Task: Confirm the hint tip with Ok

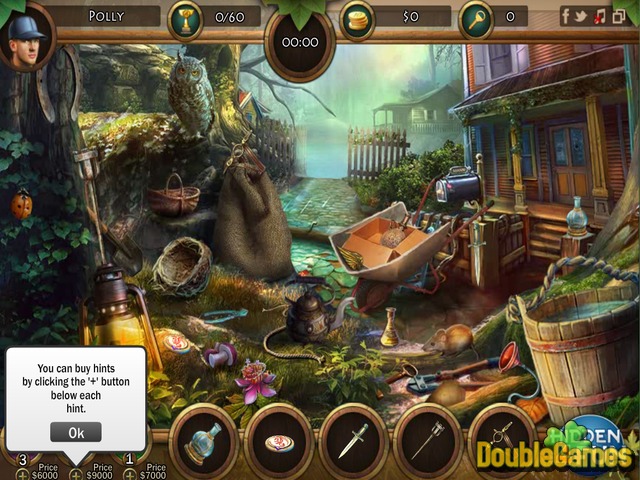Action: click(75, 432)
